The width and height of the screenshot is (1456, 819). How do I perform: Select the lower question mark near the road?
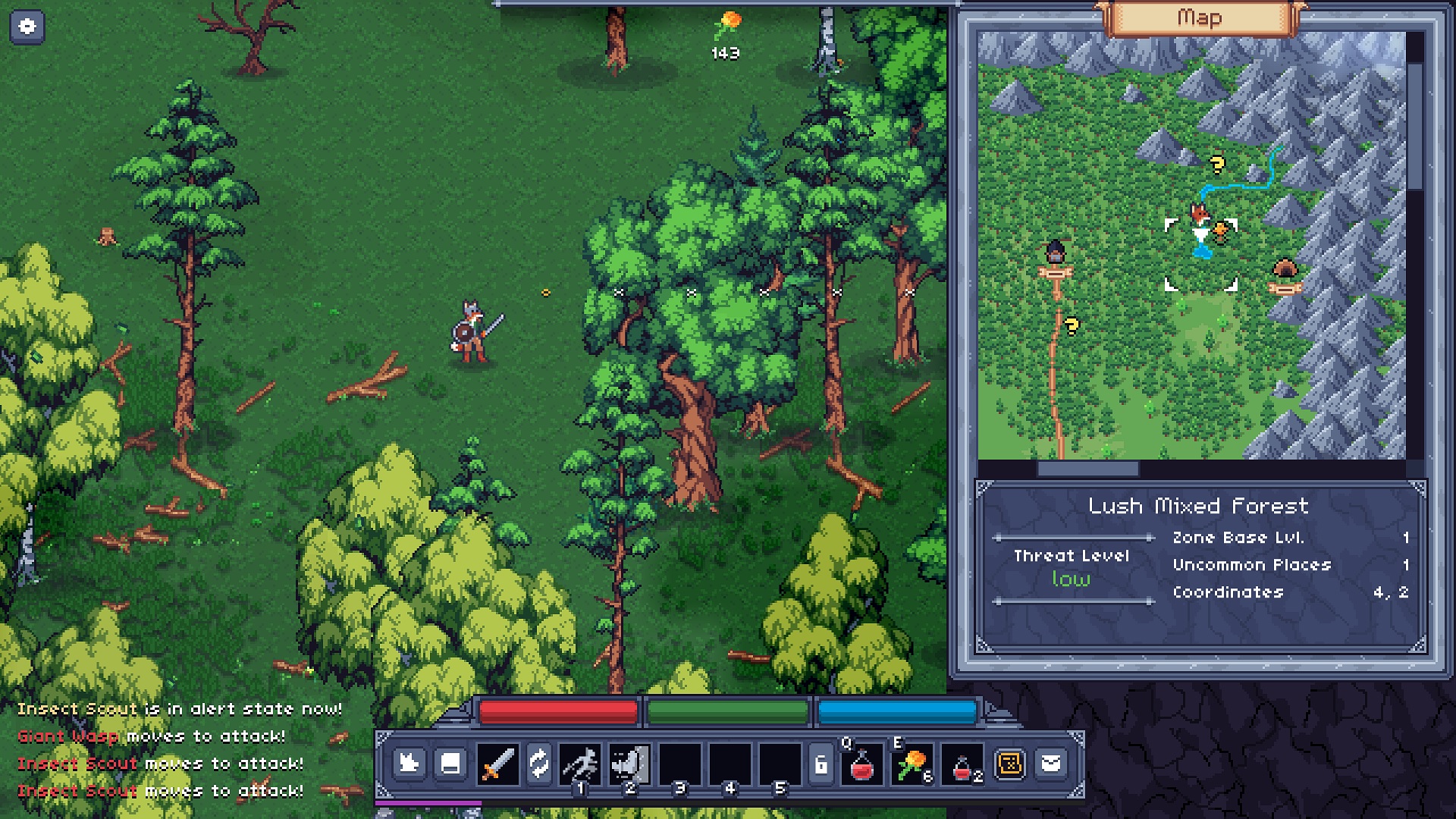pos(1072,326)
